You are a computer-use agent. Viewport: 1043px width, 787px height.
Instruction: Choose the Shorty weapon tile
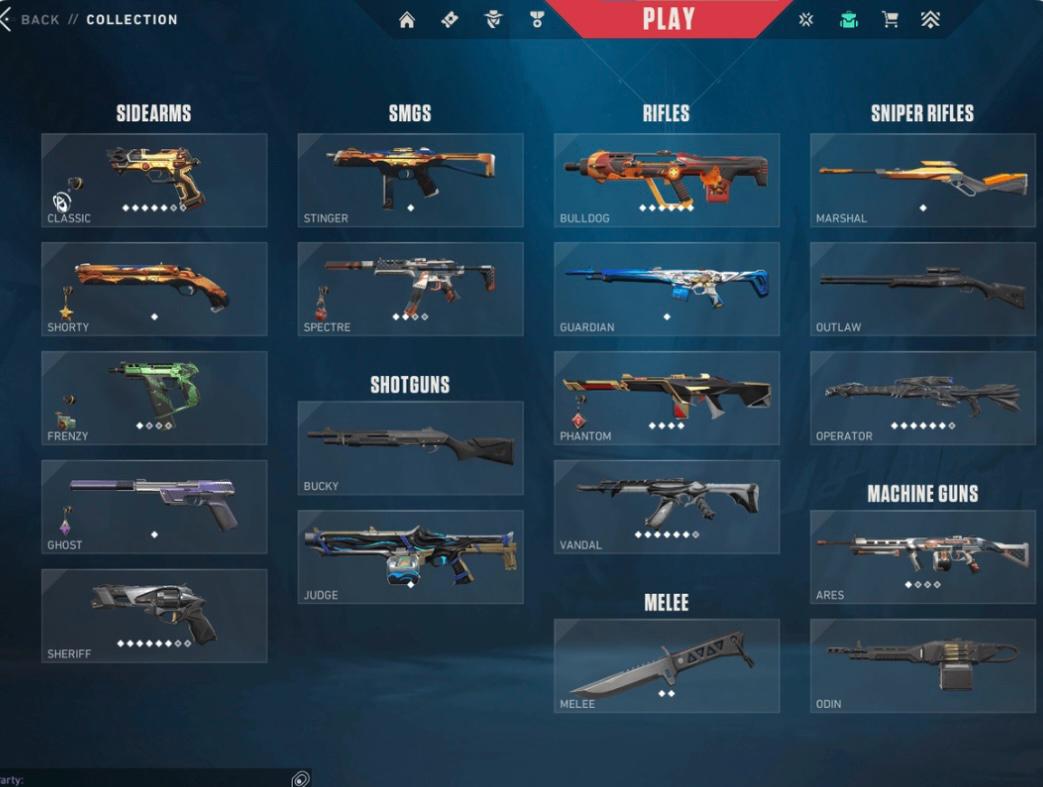[154, 289]
